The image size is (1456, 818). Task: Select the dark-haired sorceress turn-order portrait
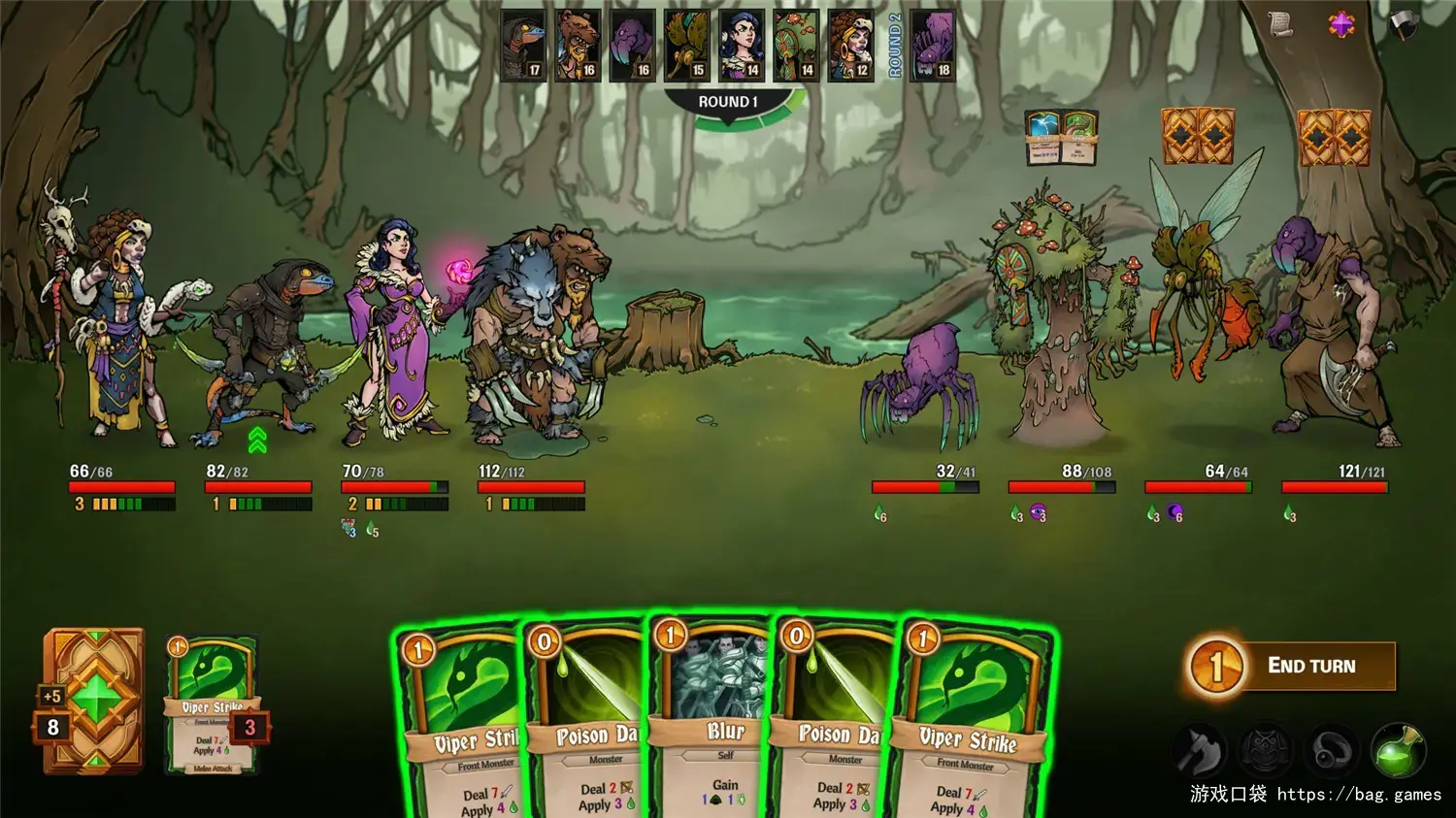pos(742,46)
